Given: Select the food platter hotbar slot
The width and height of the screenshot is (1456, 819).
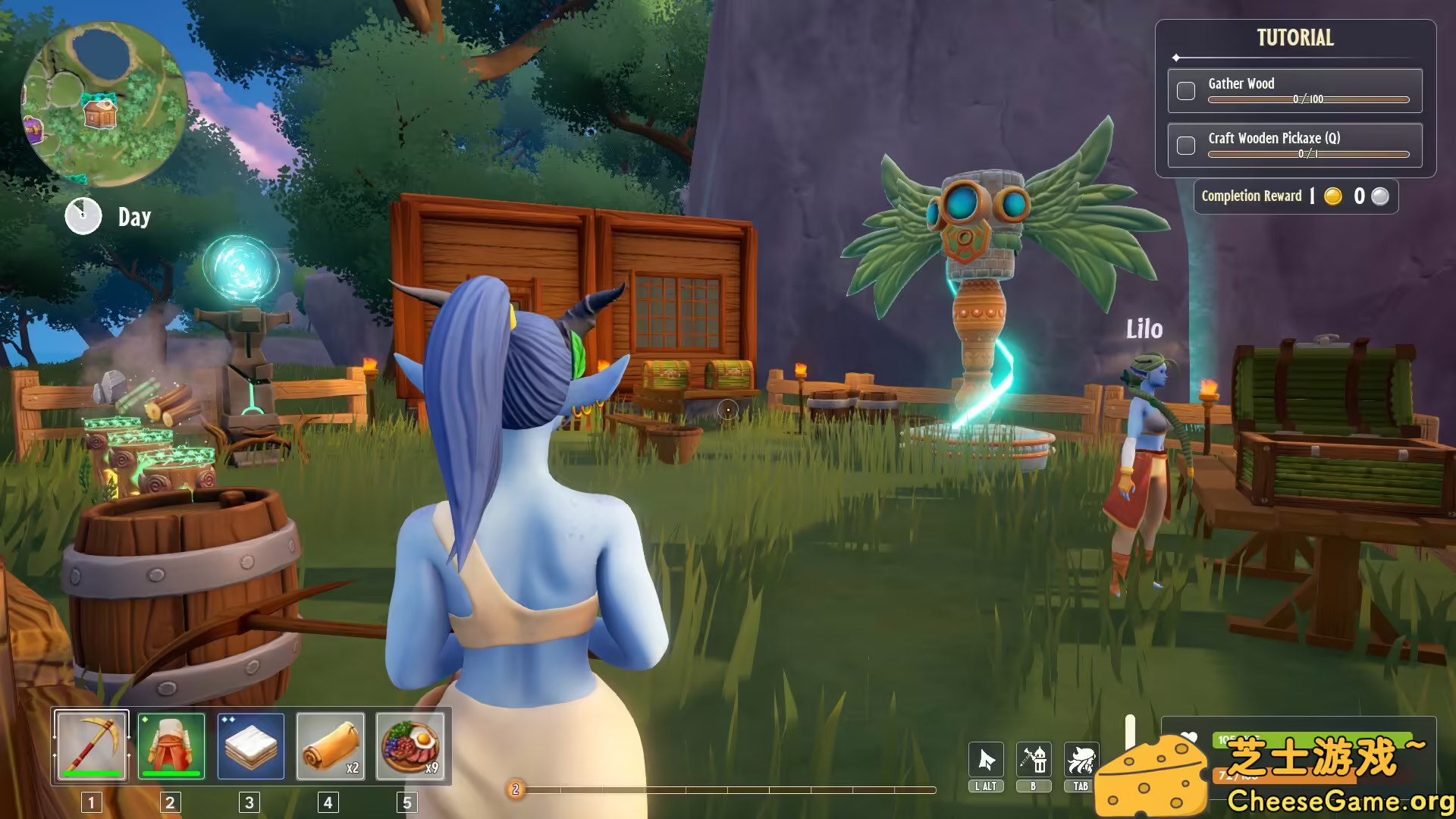Looking at the screenshot, I should (410, 746).
